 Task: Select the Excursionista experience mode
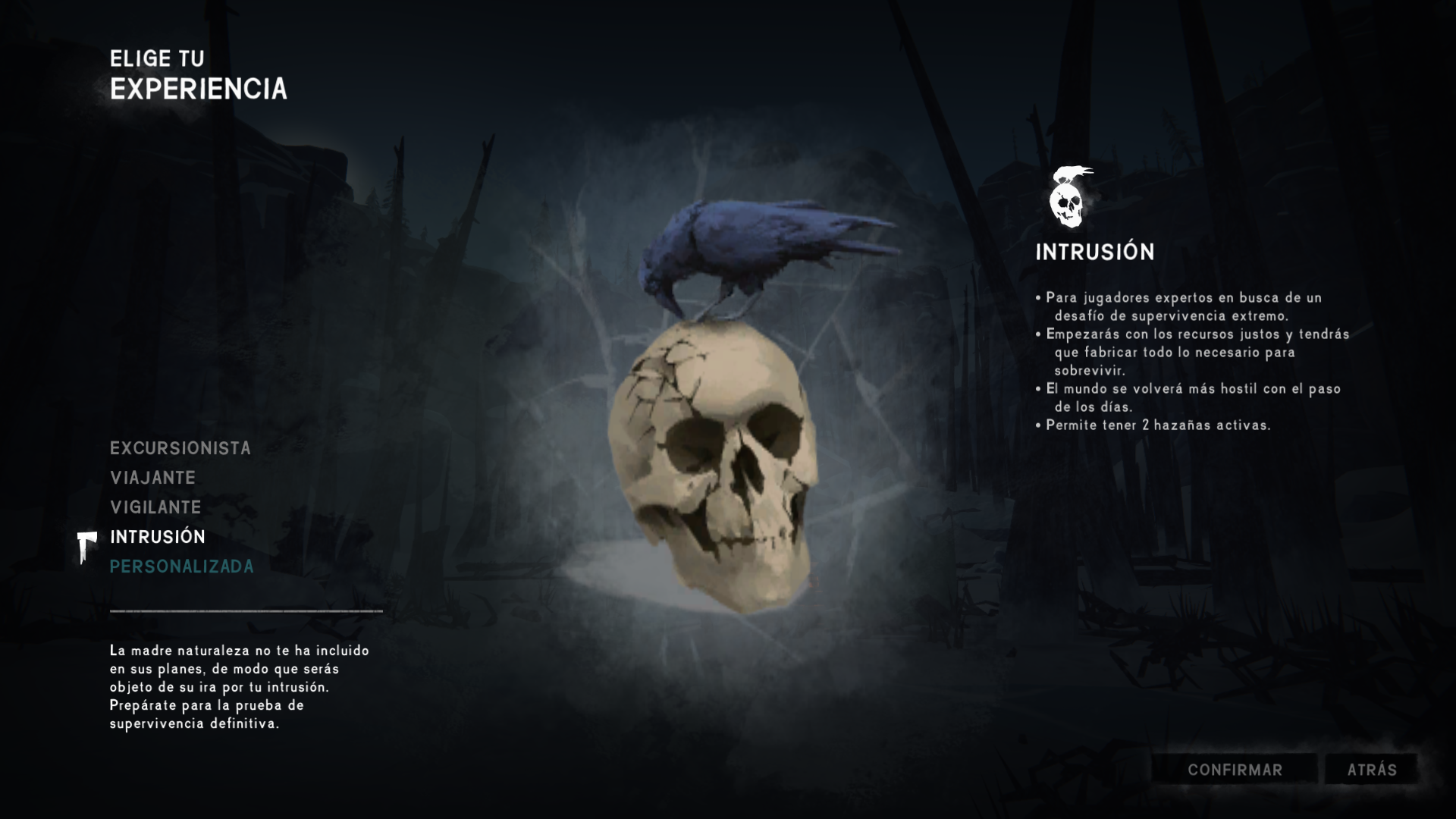180,448
